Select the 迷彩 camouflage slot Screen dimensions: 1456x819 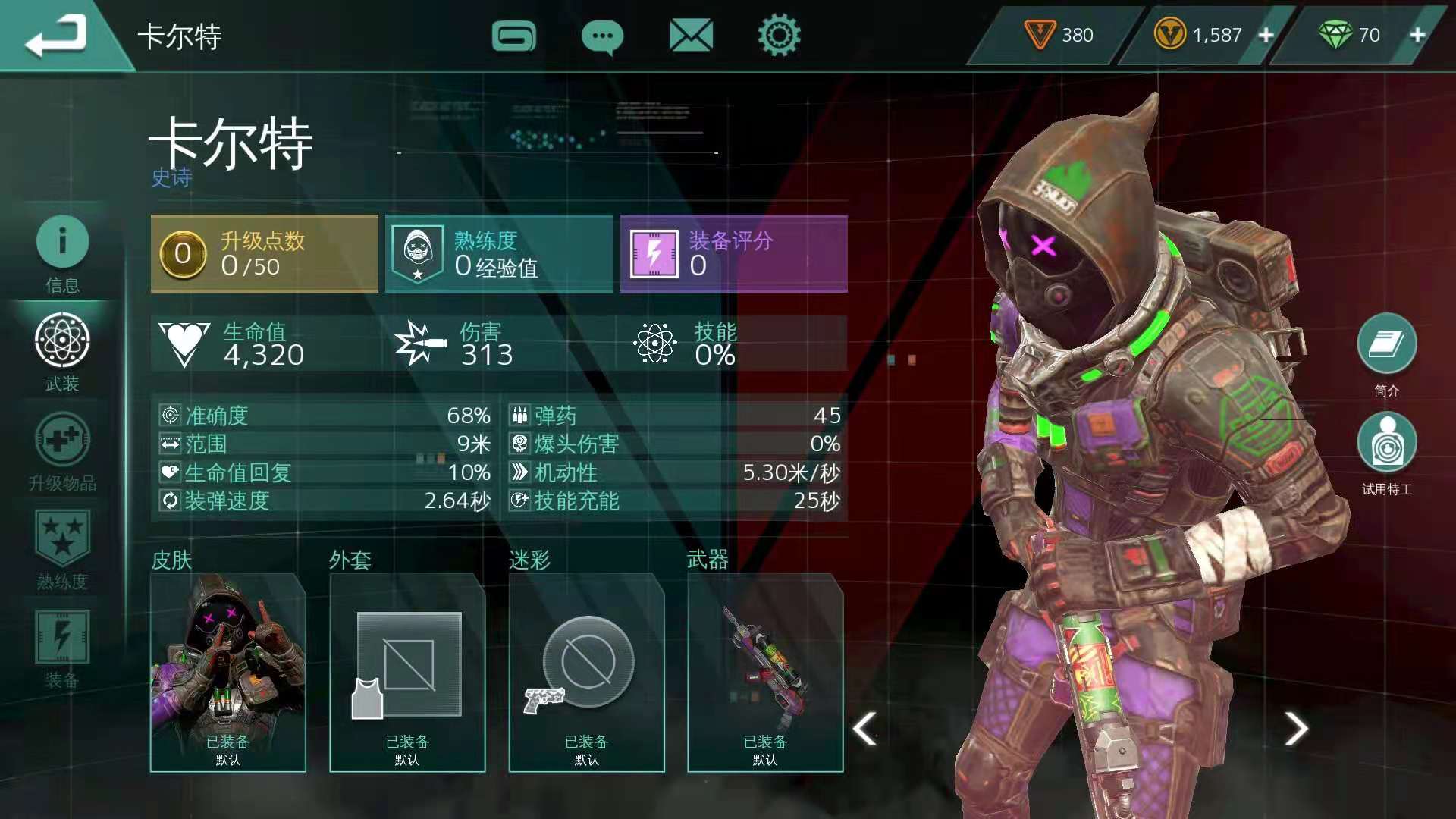pos(586,673)
